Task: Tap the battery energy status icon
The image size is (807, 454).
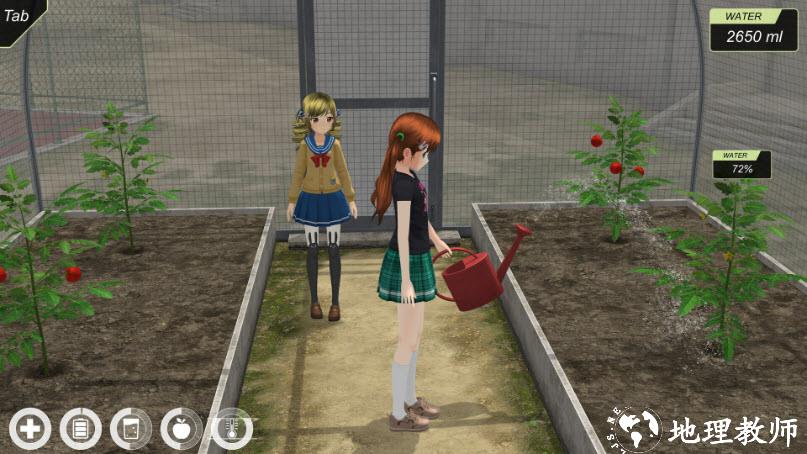Action: click(81, 429)
